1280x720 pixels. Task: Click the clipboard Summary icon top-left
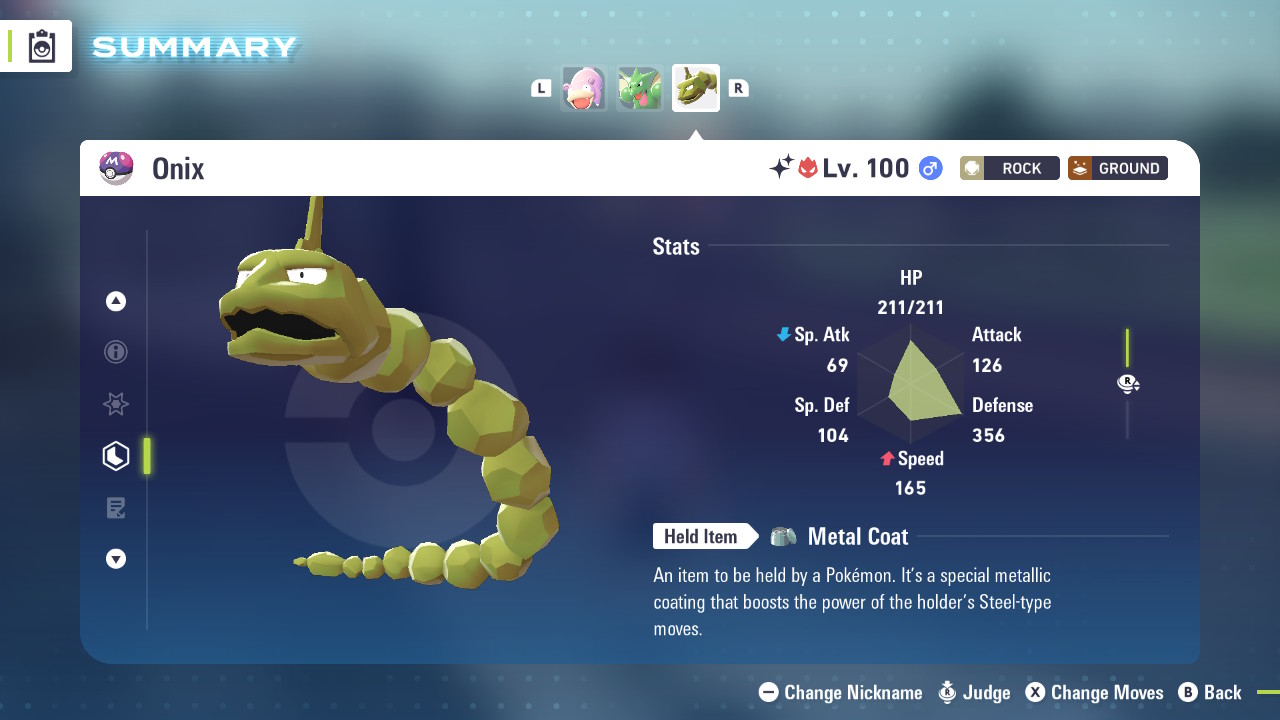click(40, 45)
